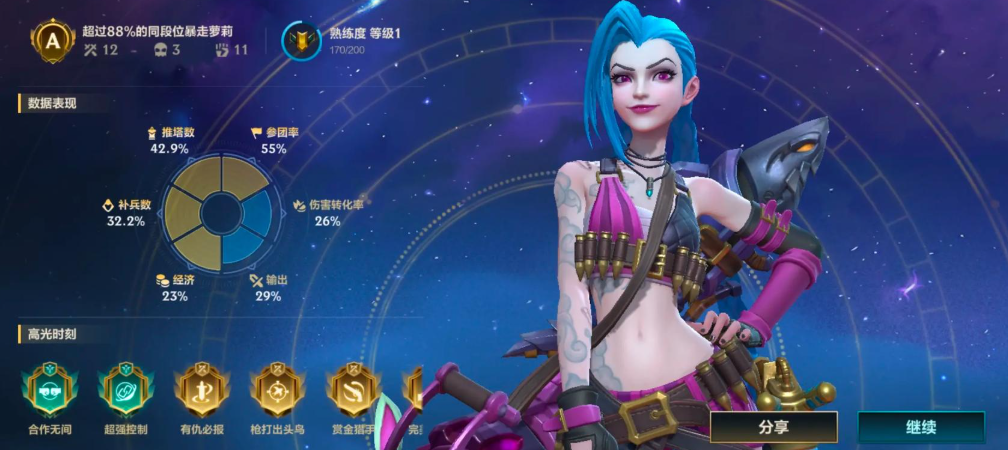Viewport: 1008px width, 450px height.
Task: Show the 熟练度 mastery emblem
Action: tap(301, 40)
